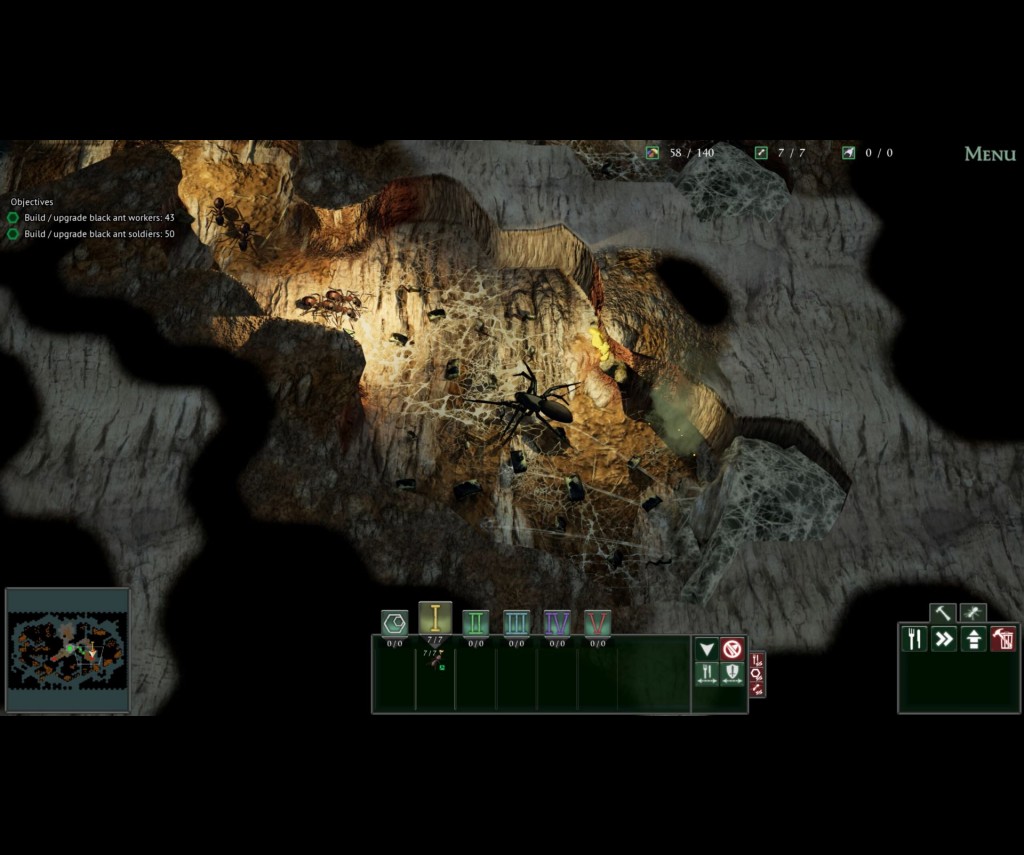Click the red prohibition sign button
Screen dimensions: 1024x855
click(732, 649)
